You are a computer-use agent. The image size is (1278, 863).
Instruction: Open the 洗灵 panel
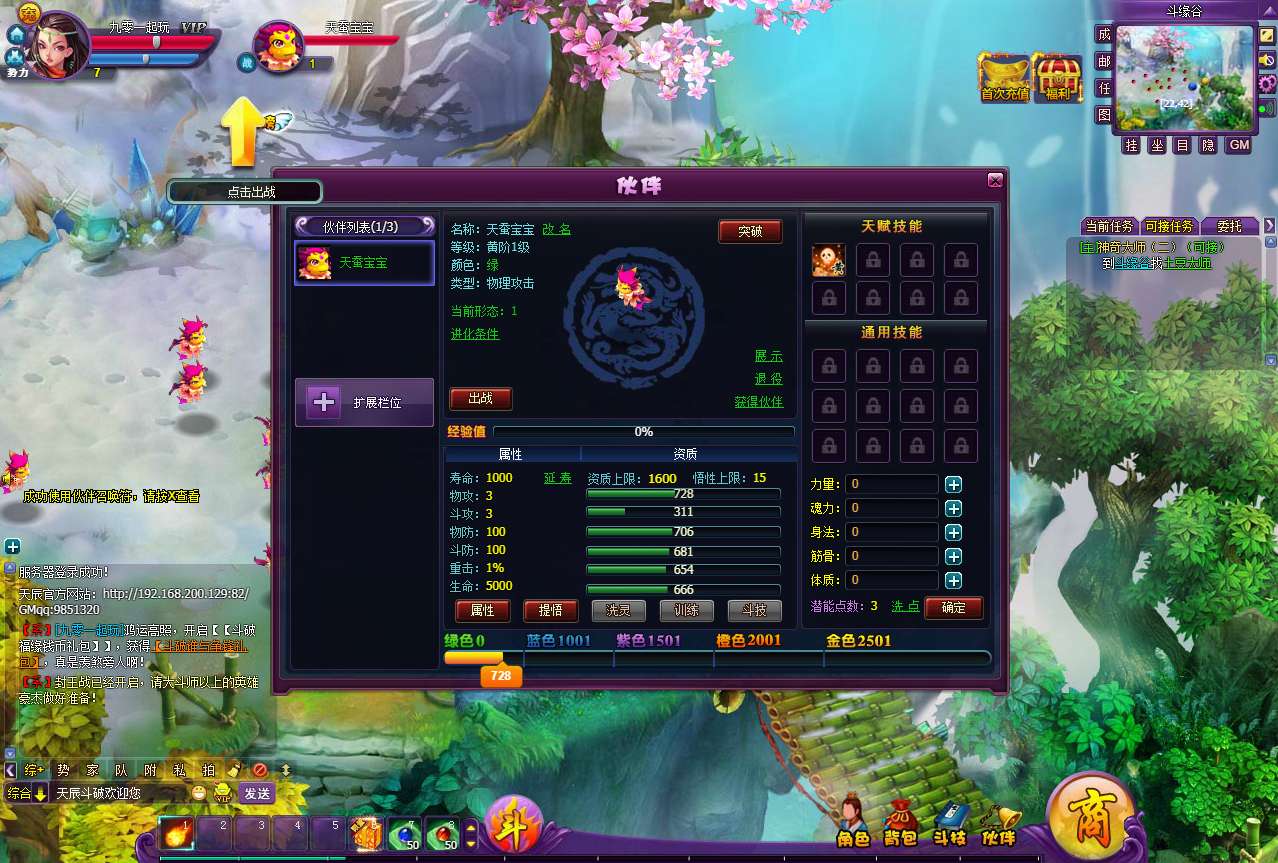click(x=619, y=610)
